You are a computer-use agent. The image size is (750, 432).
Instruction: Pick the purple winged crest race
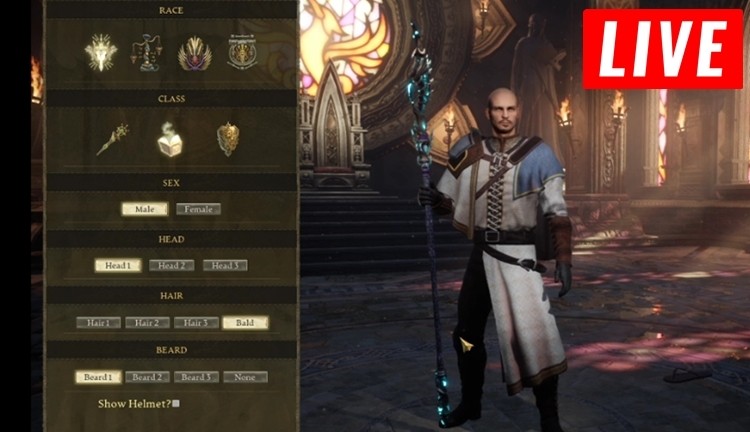[193, 53]
